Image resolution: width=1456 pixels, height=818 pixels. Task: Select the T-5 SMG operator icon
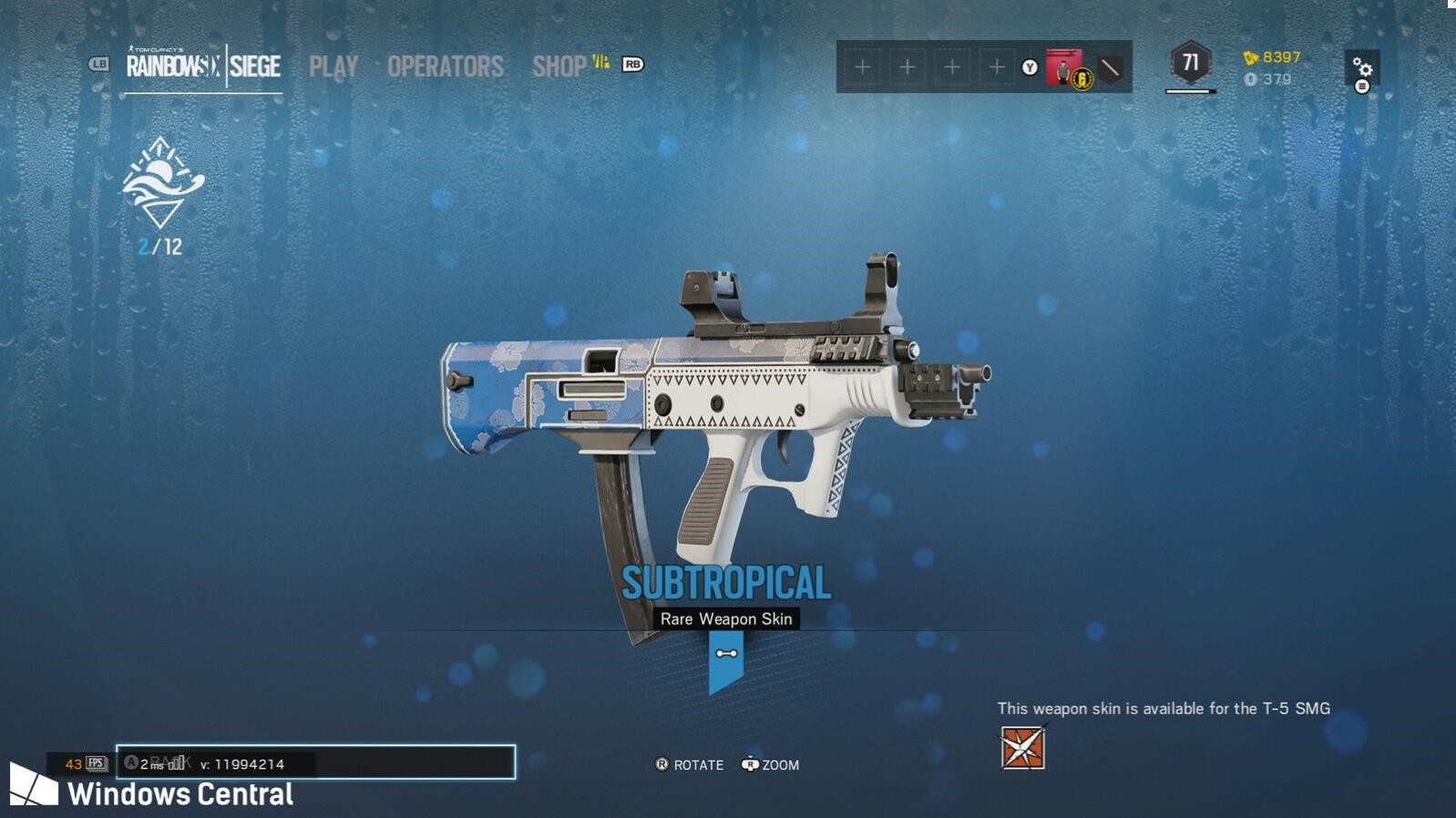pos(1022,748)
